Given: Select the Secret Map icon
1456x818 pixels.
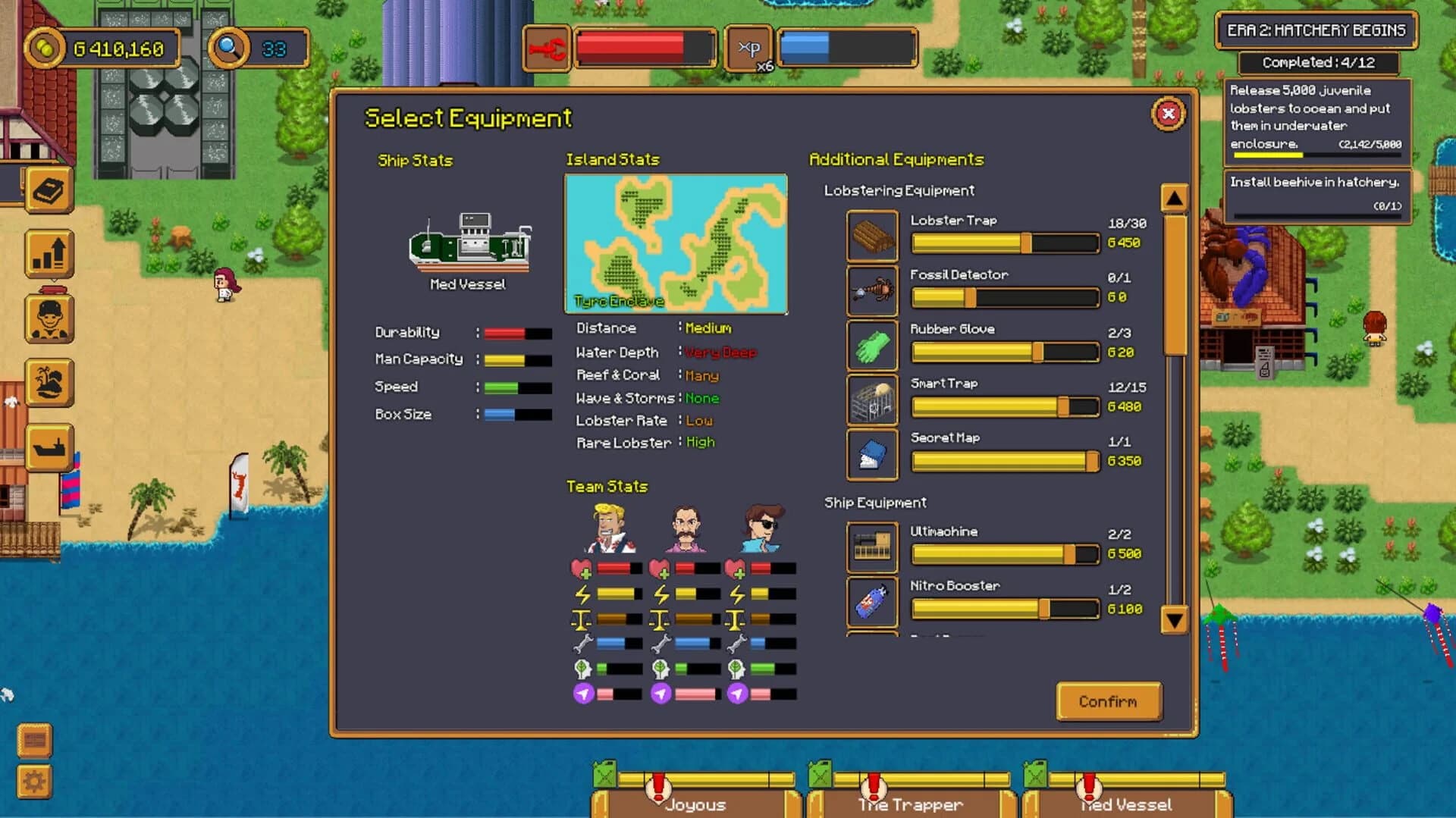Looking at the screenshot, I should click(871, 454).
